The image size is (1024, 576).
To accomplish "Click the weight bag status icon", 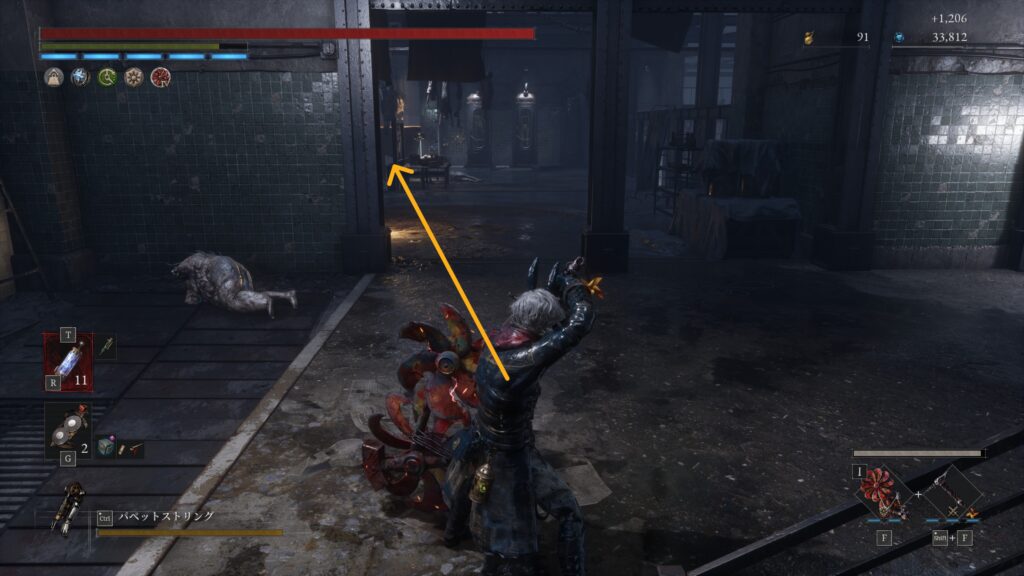I will click(54, 77).
